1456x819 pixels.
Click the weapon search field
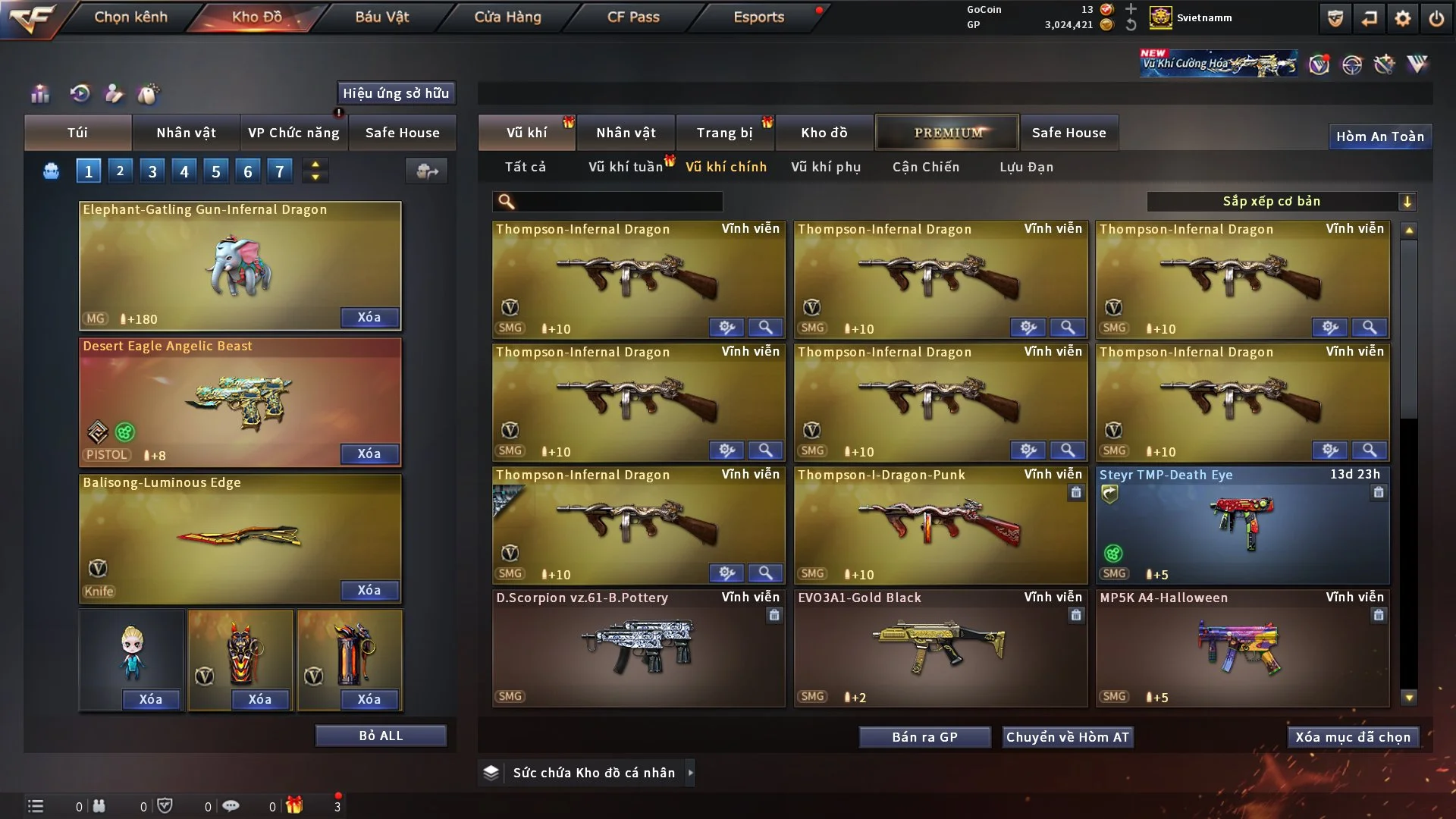pyautogui.click(x=618, y=202)
